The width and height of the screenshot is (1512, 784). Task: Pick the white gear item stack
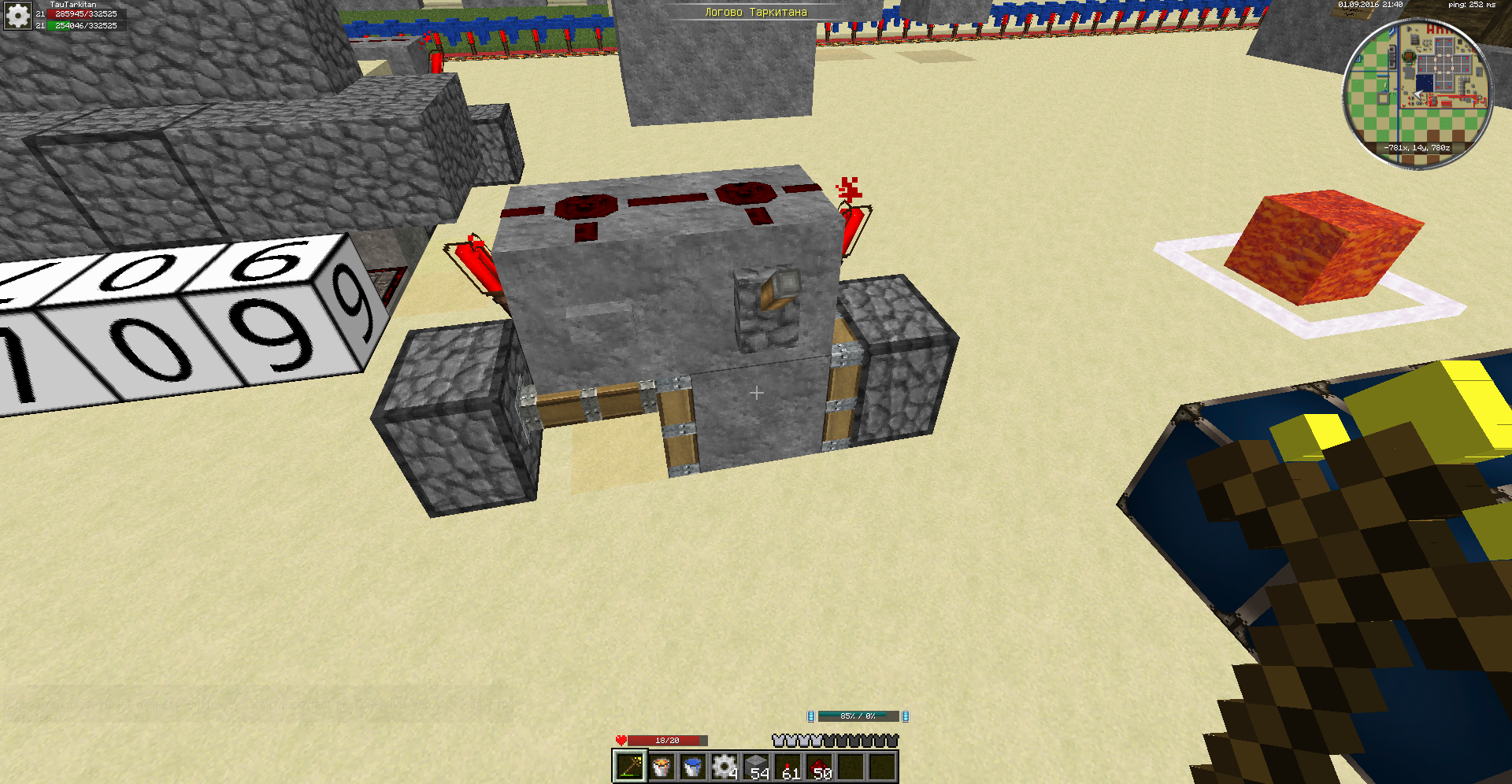(x=724, y=766)
